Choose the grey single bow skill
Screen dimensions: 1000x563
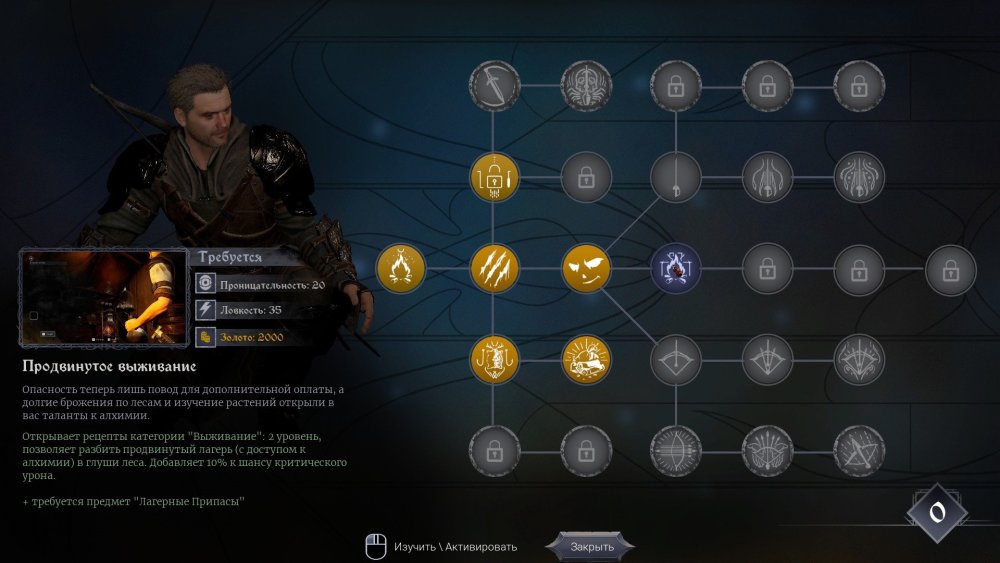pyautogui.click(x=676, y=360)
